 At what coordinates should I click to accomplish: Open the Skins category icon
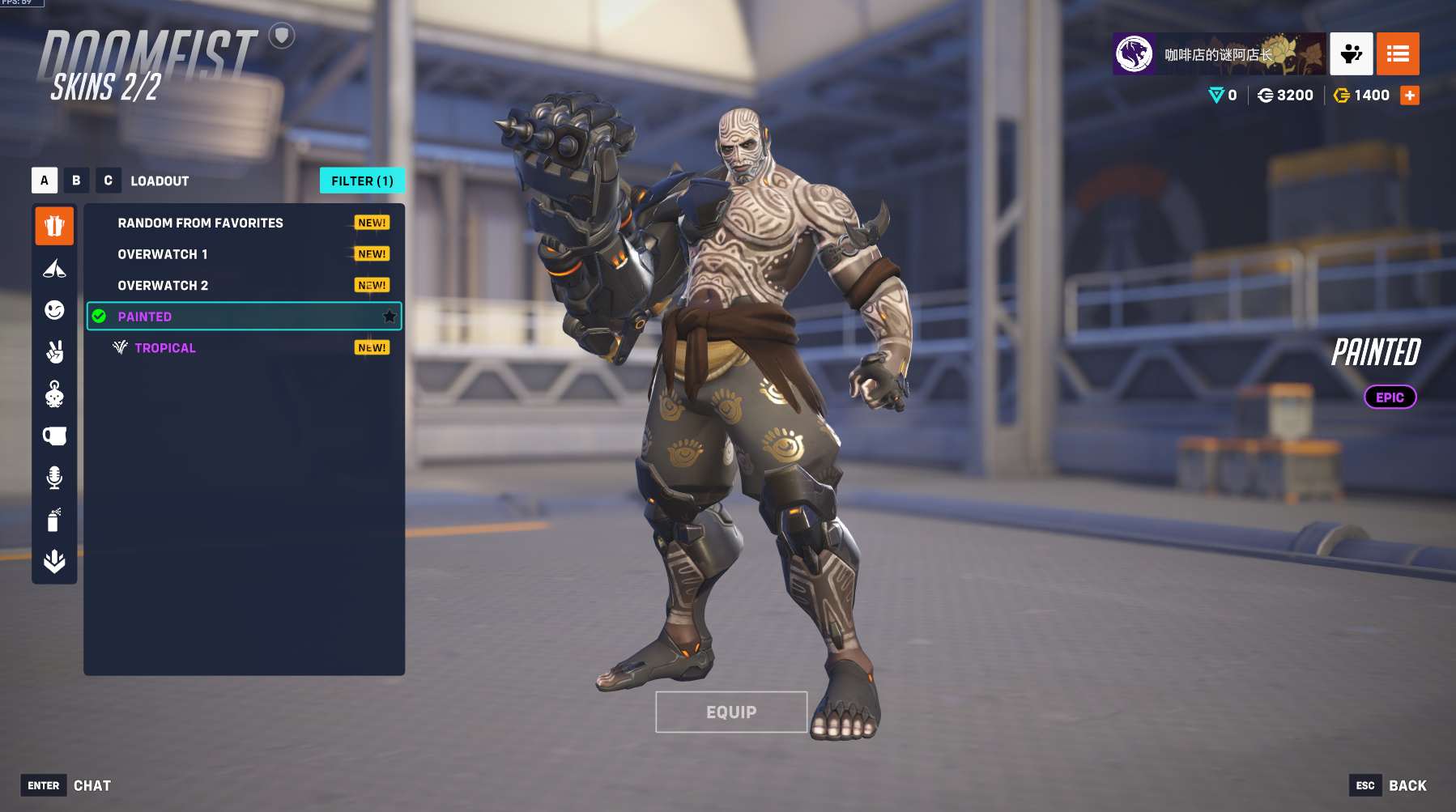[54, 226]
